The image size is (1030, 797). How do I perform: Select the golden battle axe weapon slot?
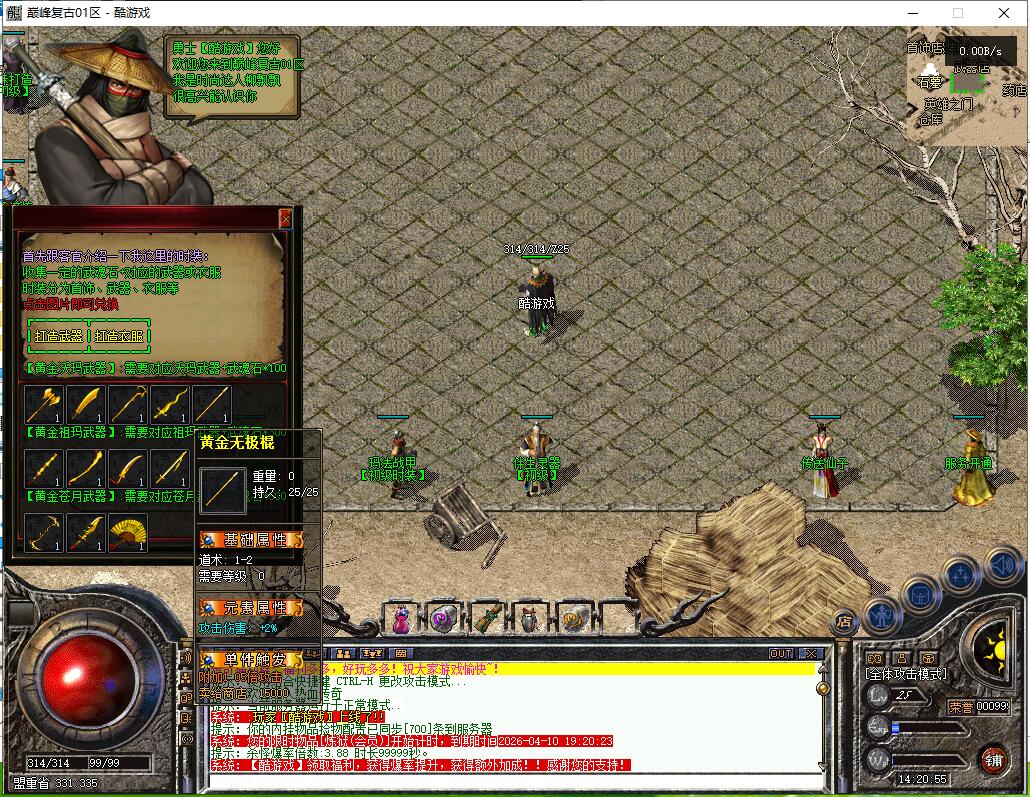pos(44,405)
